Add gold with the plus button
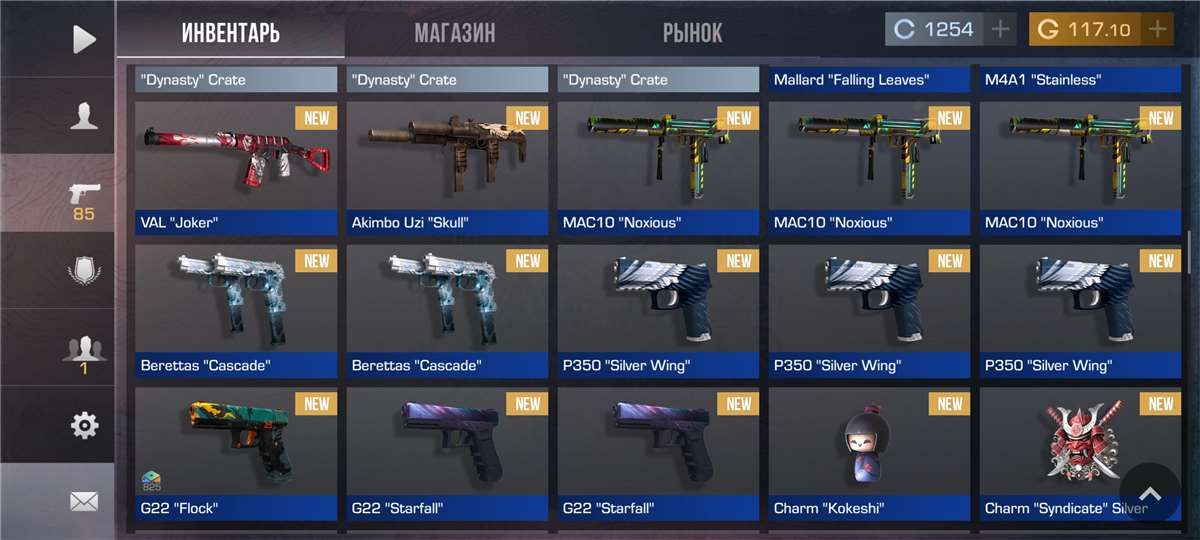The width and height of the screenshot is (1200, 540). (x=1157, y=29)
